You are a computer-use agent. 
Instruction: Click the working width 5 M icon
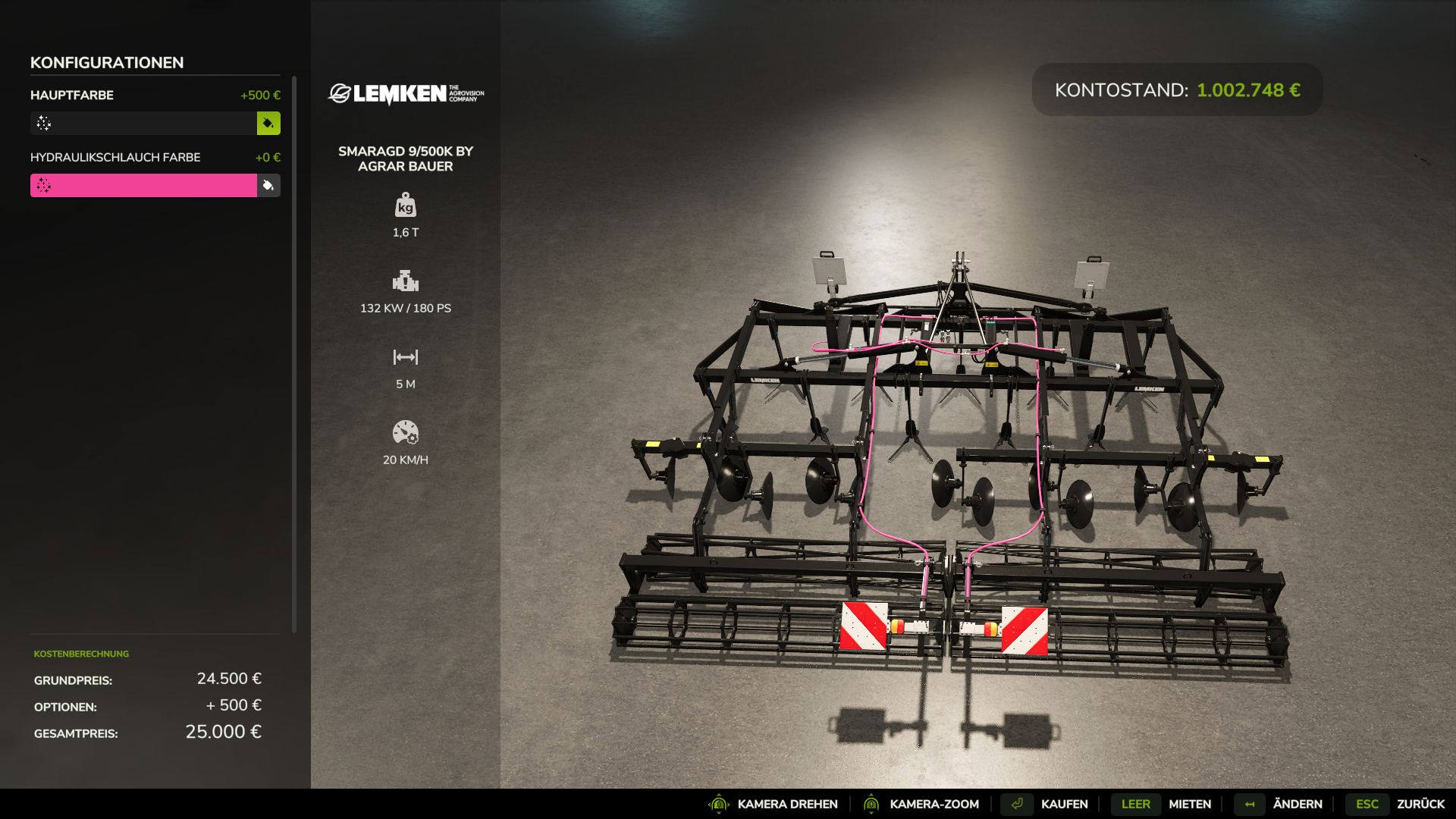(406, 357)
